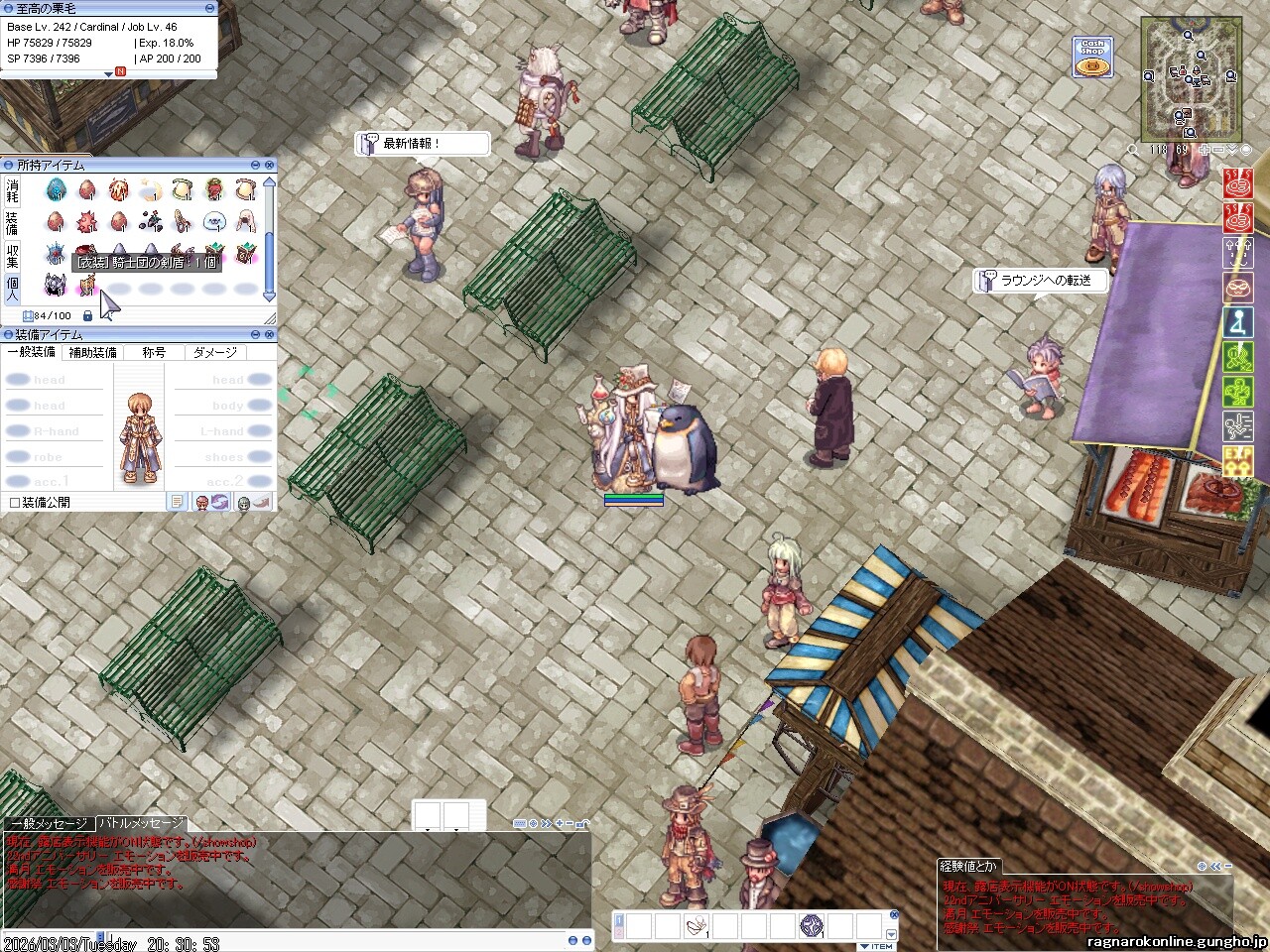The width and height of the screenshot is (1270, 952).
Task: Click the inventory lock icon
Action: coord(88,315)
